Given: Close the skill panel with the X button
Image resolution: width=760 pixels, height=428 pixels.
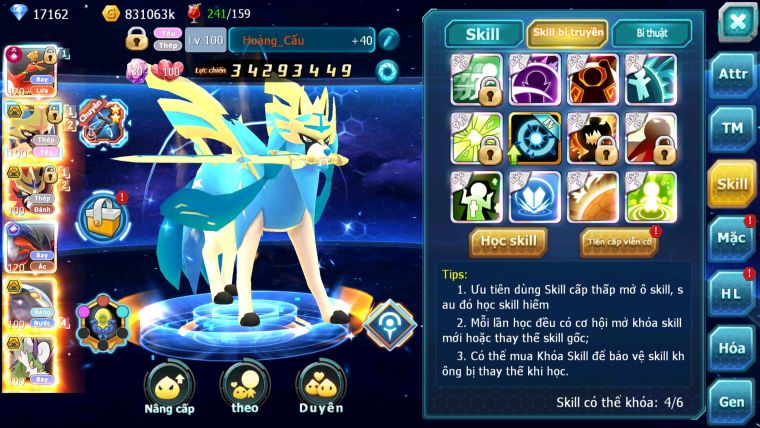Looking at the screenshot, I should (737, 22).
